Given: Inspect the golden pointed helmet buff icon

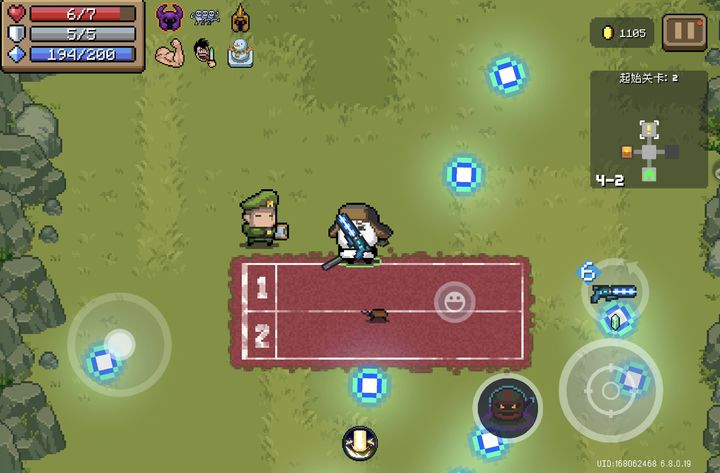Looking at the screenshot, I should 240,17.
